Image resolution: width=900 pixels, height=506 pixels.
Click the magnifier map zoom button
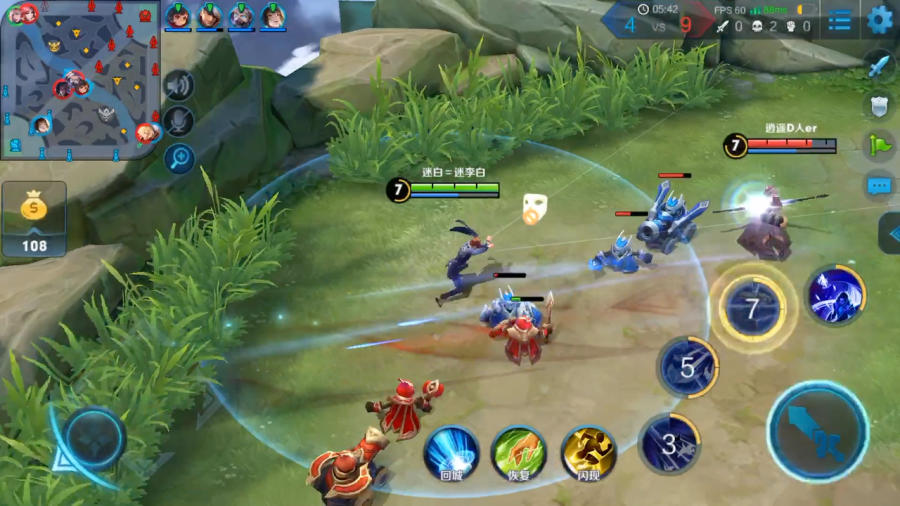click(x=179, y=157)
